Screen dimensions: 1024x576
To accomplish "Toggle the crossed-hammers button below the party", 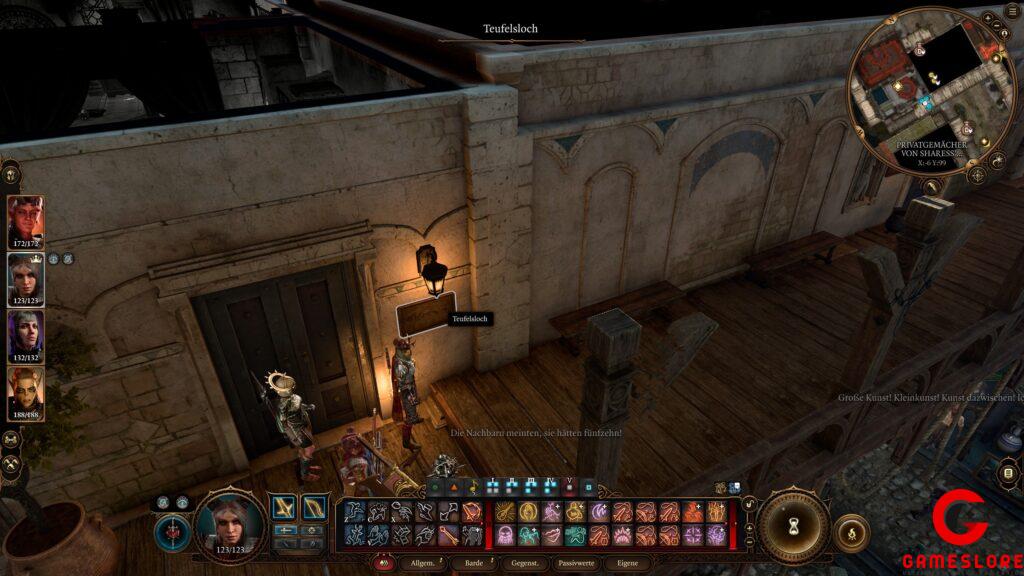I will coord(12,463).
